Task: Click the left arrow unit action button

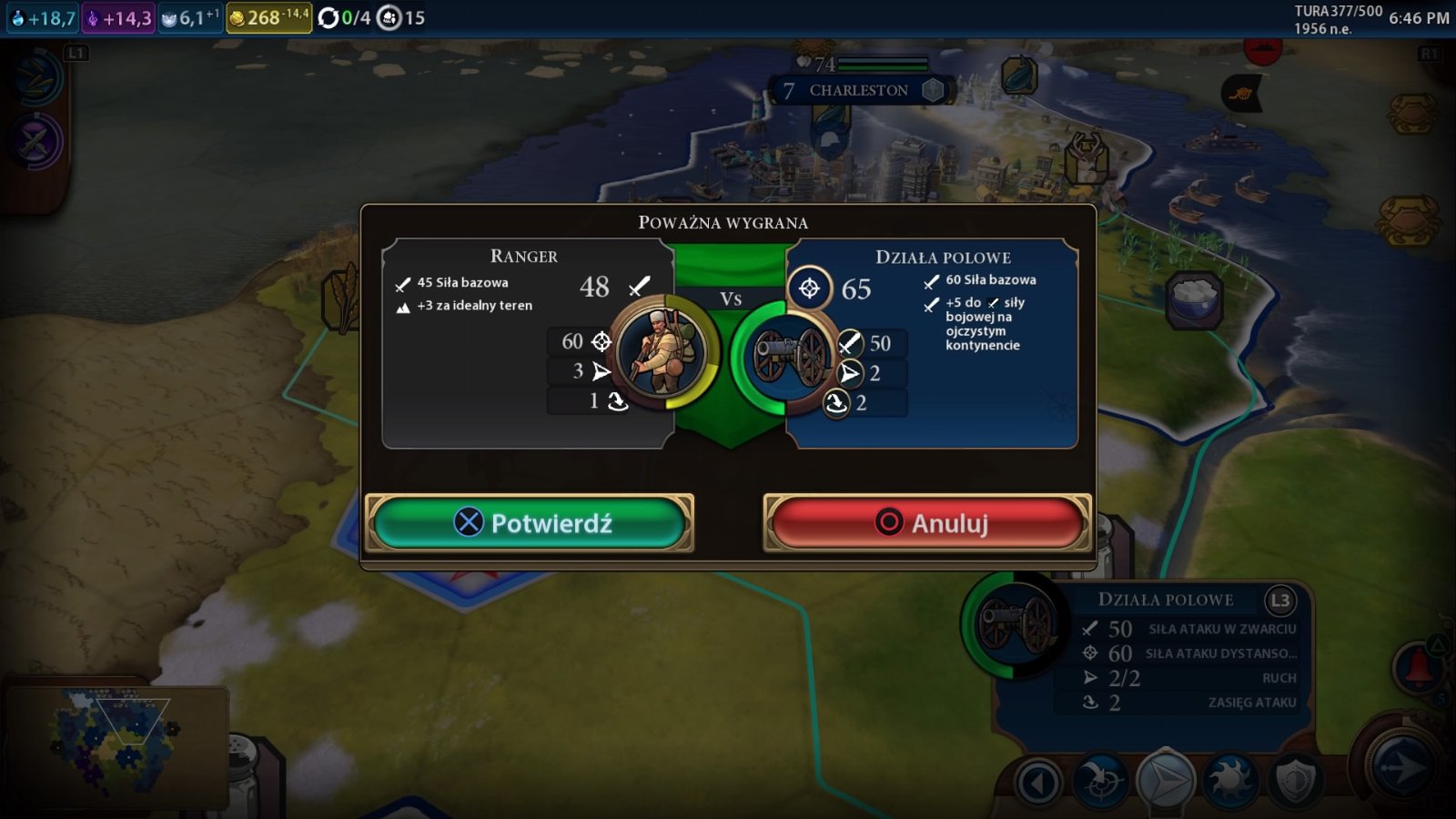Action: pos(1038,782)
